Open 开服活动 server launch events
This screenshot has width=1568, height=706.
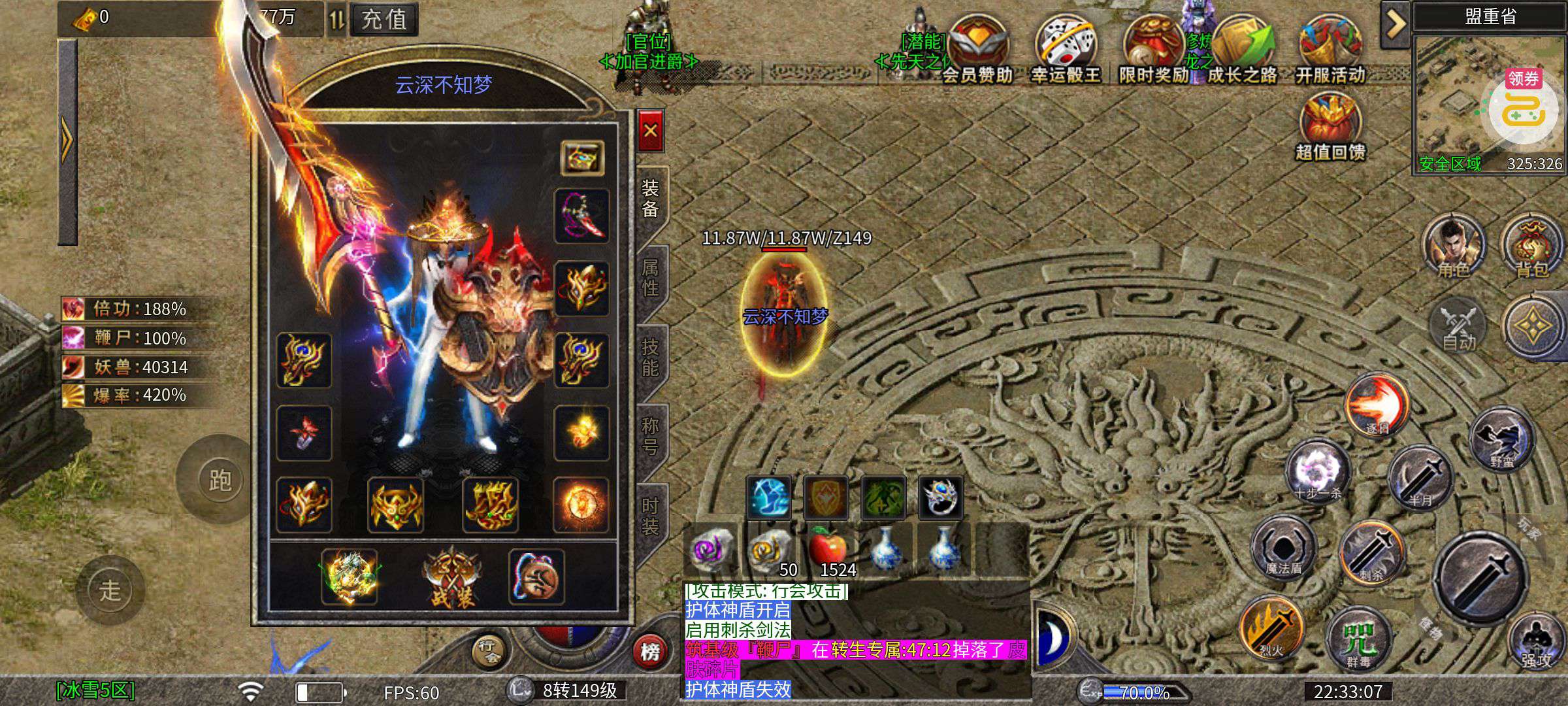click(x=1330, y=50)
